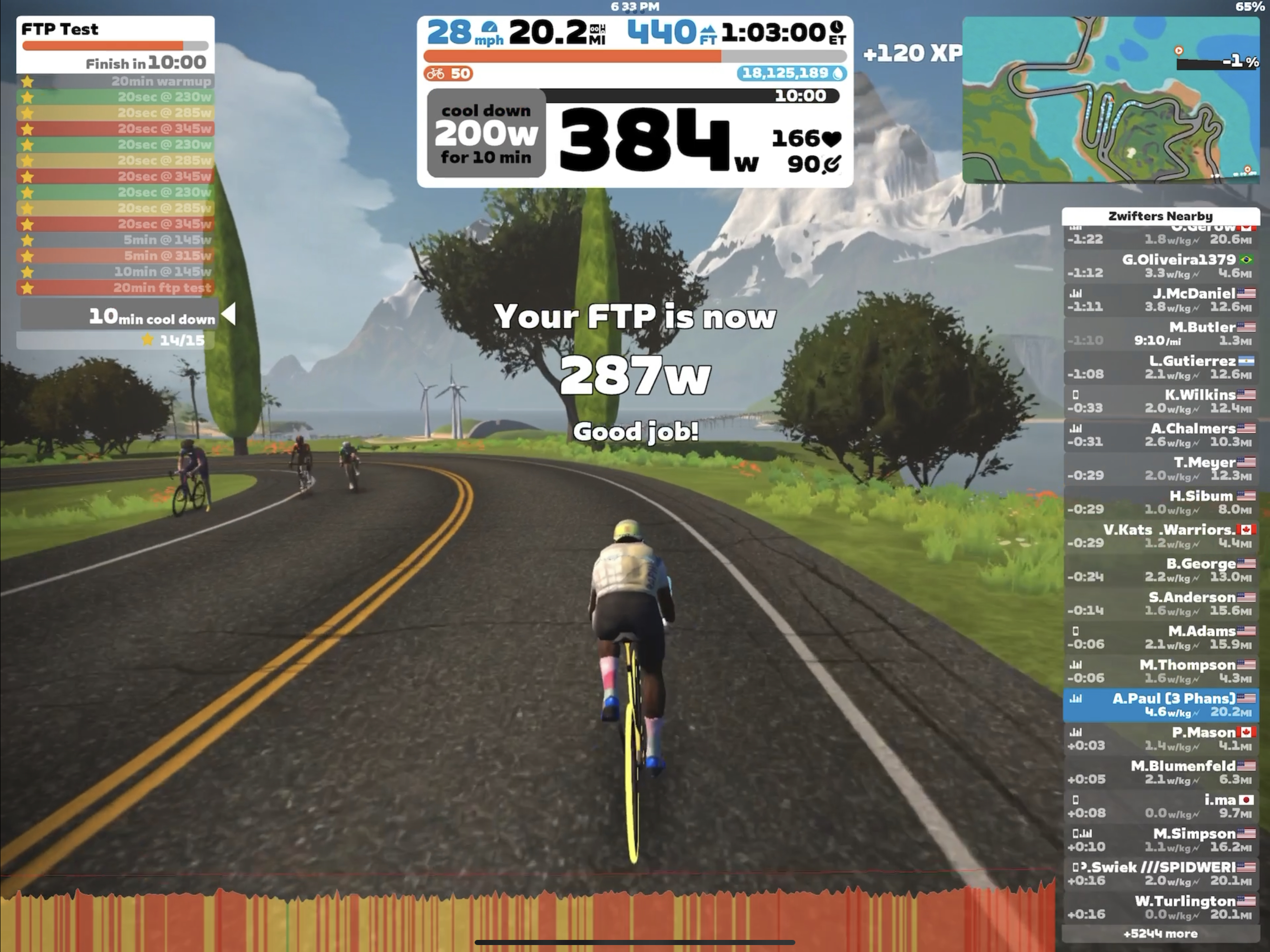Select the highlighted A.Paul (3 Phans) row
Viewport: 1270px width, 952px height.
pyautogui.click(x=1160, y=705)
